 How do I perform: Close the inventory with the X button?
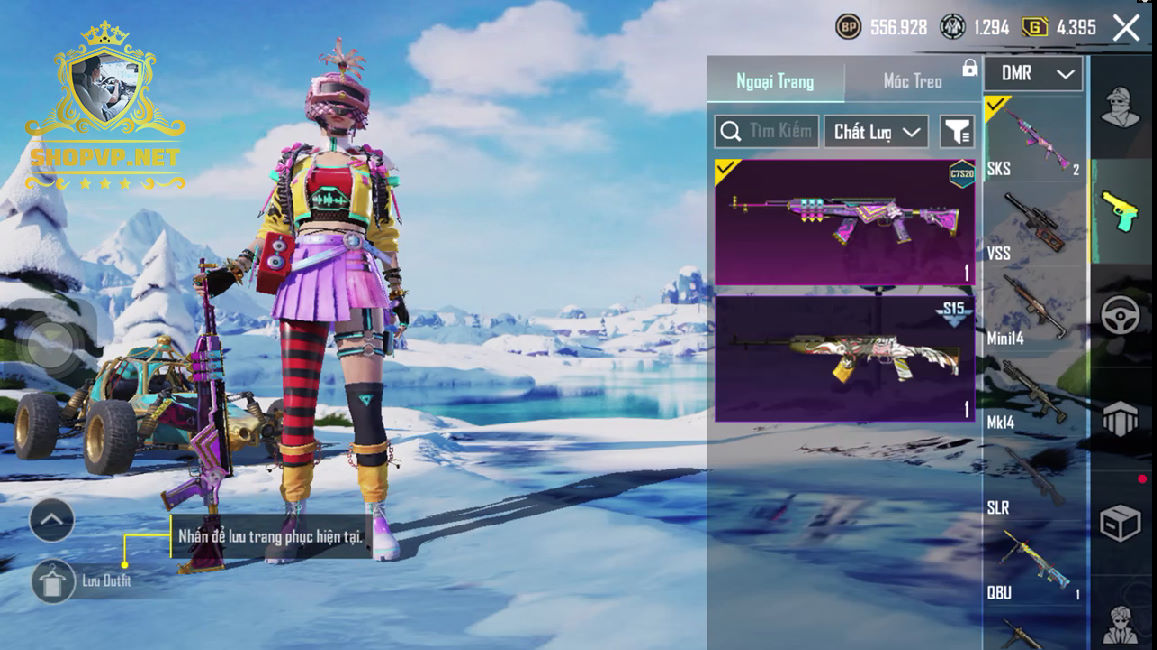click(x=1126, y=28)
